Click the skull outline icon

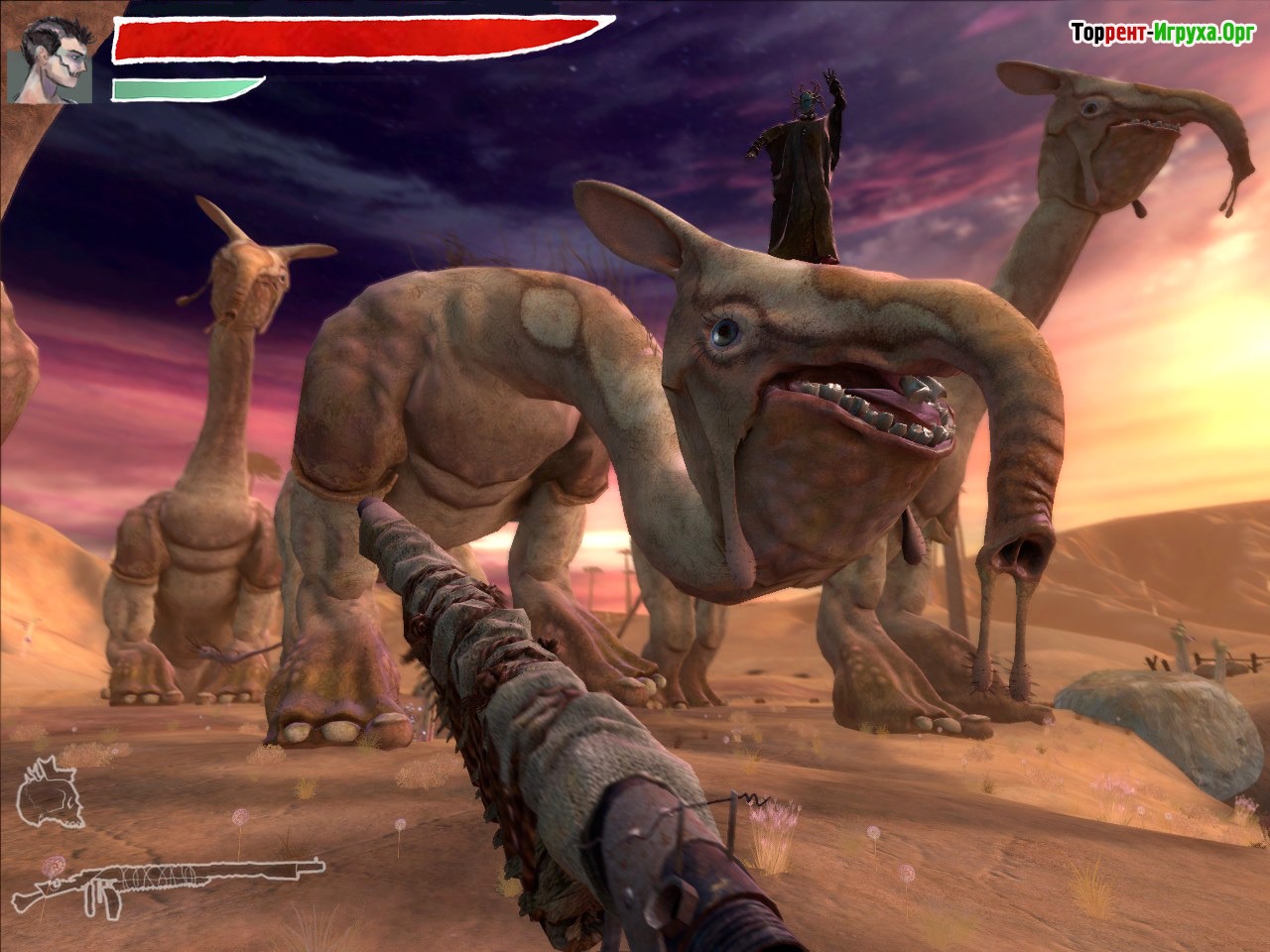(49, 791)
